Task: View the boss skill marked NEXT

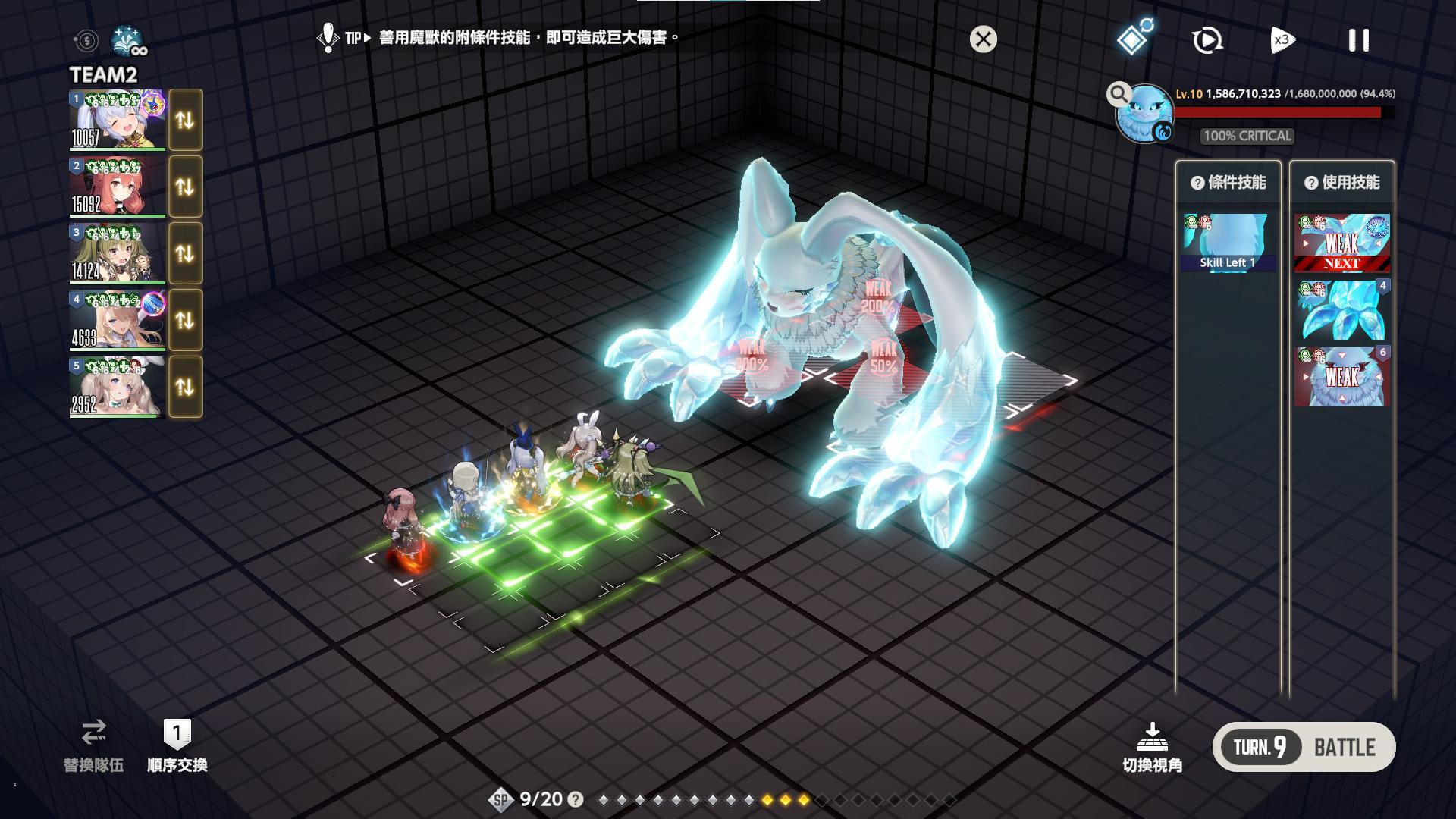Action: 1341,243
